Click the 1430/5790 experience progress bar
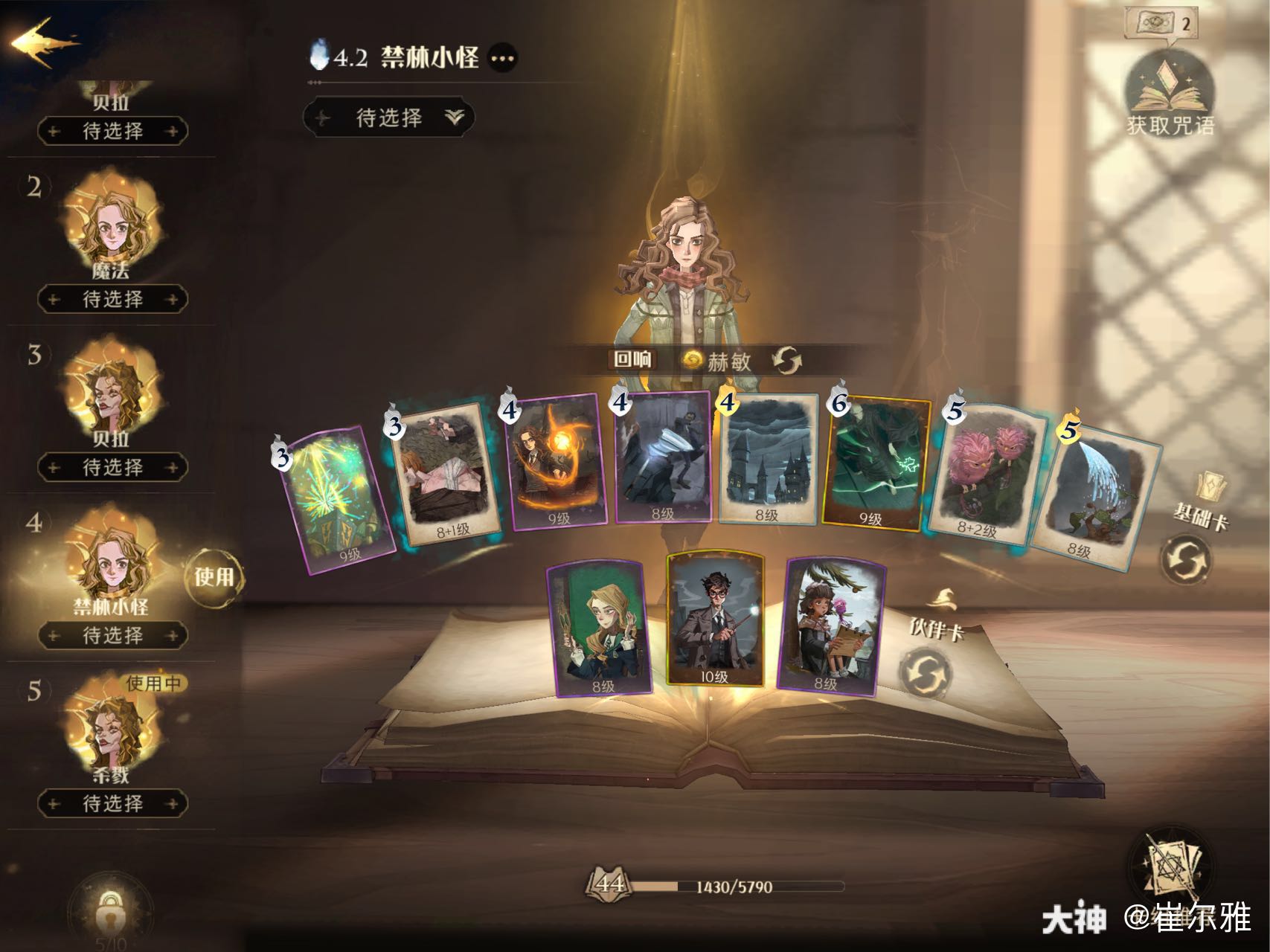Image resolution: width=1270 pixels, height=952 pixels. pos(737,887)
